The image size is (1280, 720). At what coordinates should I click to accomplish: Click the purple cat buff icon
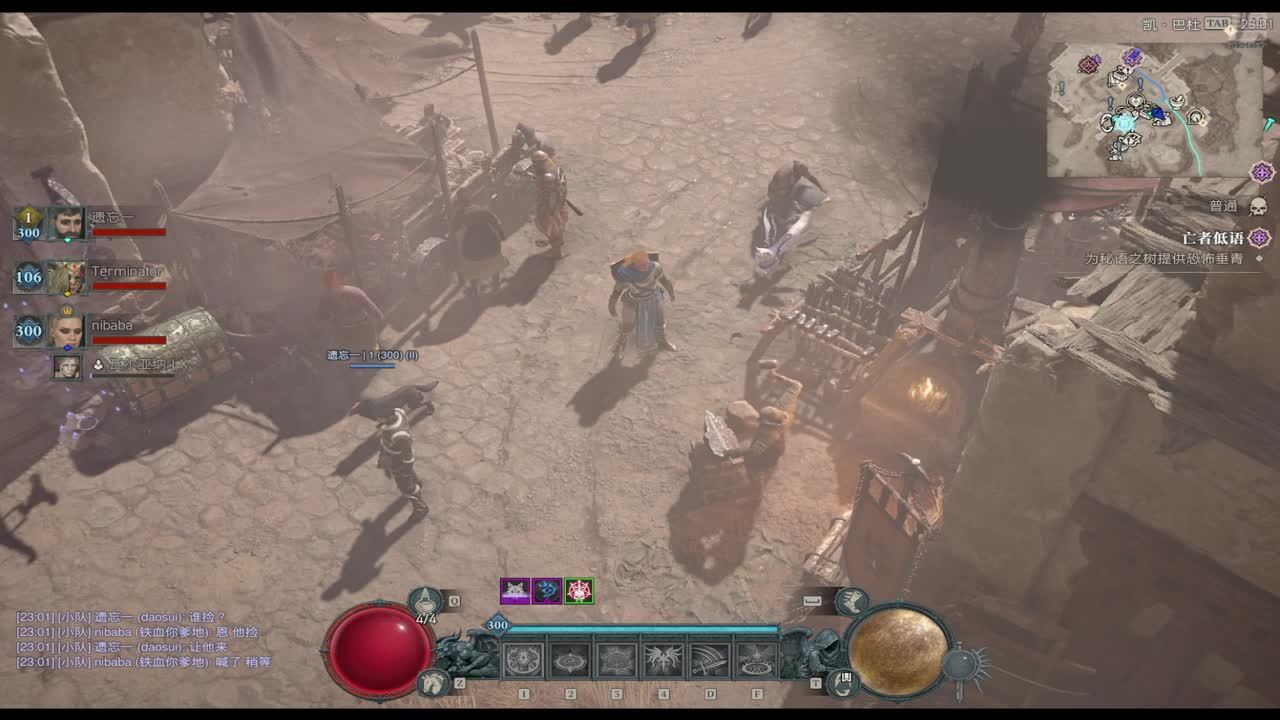coord(515,591)
